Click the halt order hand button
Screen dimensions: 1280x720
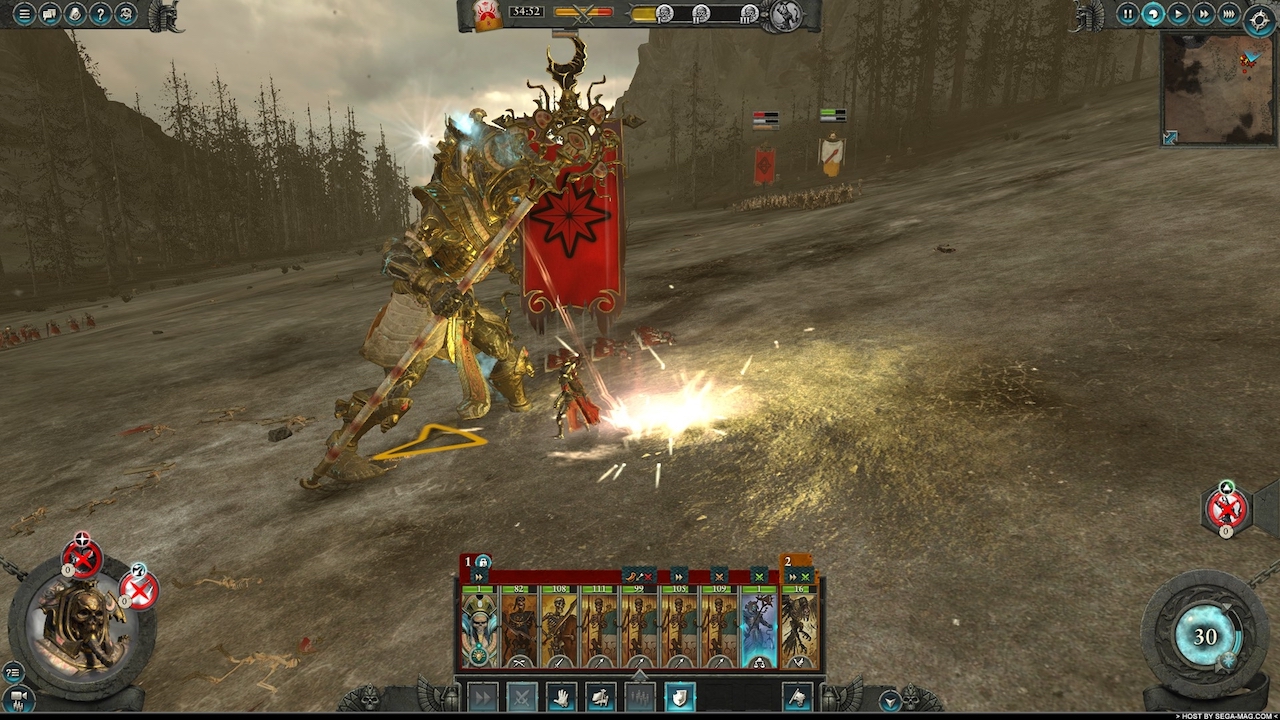pos(561,696)
